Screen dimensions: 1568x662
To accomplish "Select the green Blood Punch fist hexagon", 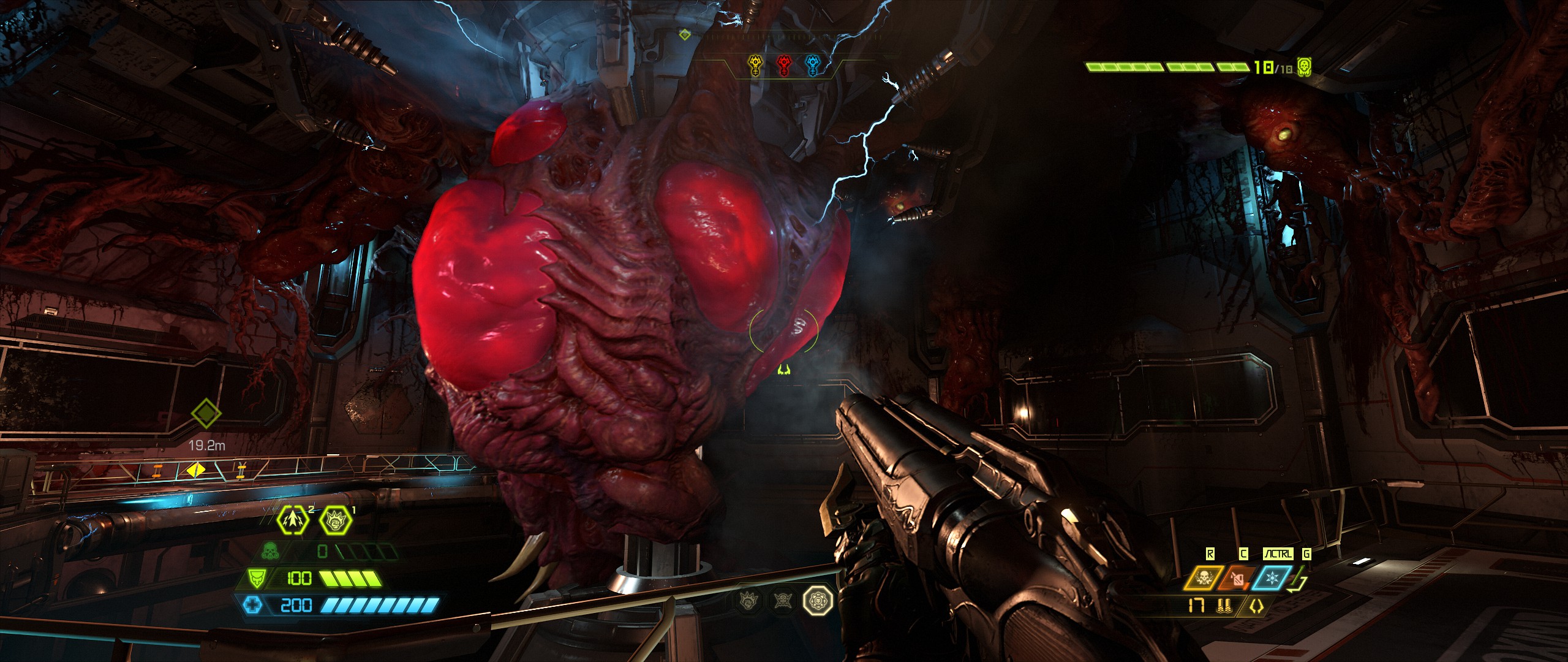I will (x=336, y=520).
